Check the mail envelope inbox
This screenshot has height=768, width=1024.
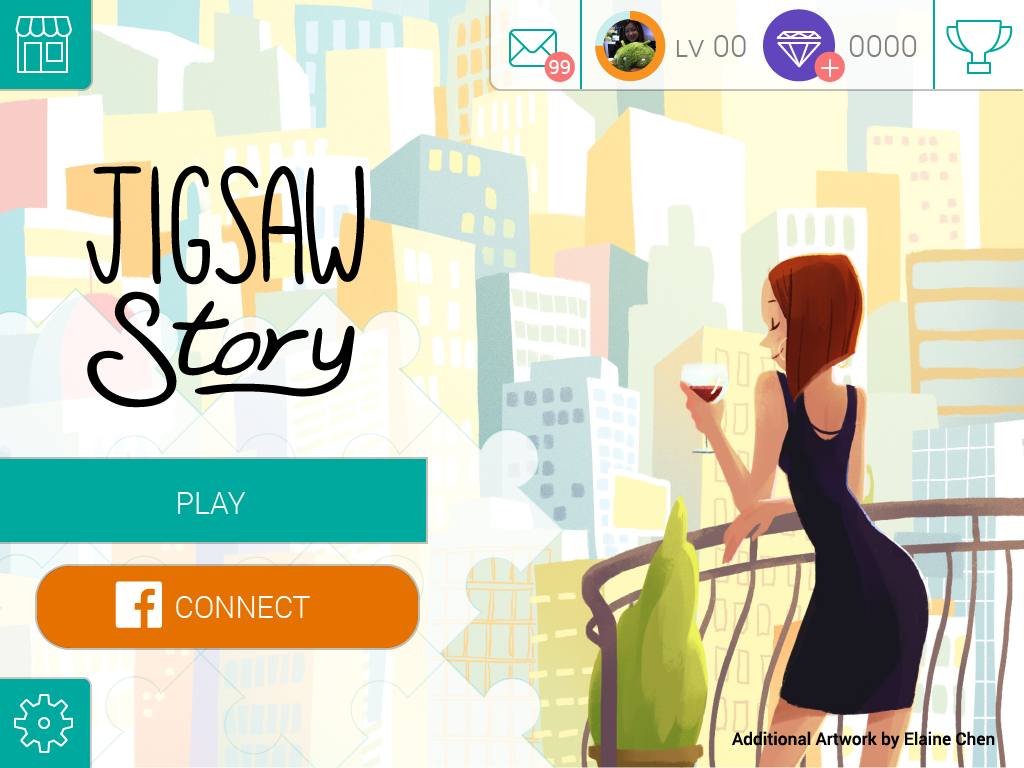coord(535,47)
